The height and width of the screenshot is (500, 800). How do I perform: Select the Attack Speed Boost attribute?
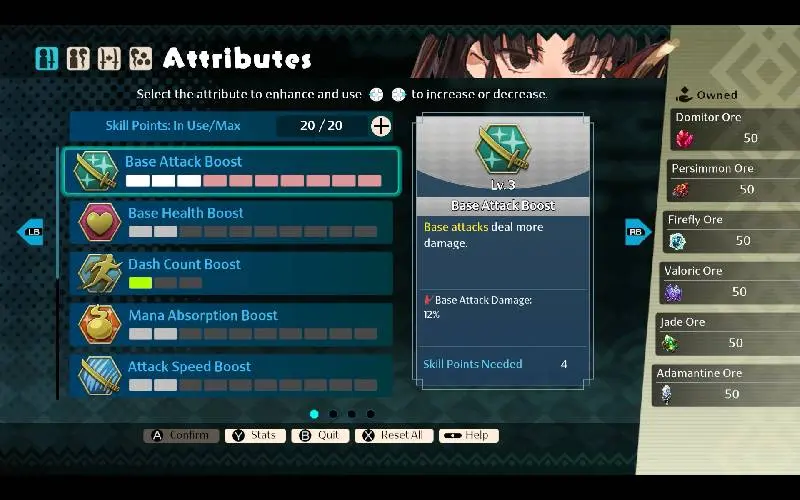[x=231, y=374]
